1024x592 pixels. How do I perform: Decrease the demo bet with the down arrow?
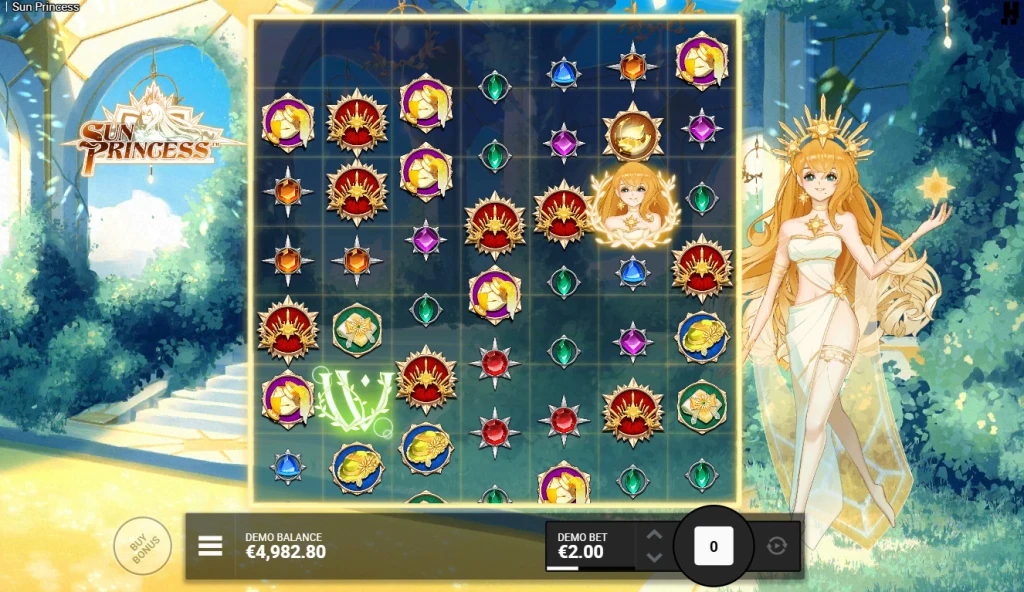(x=654, y=558)
